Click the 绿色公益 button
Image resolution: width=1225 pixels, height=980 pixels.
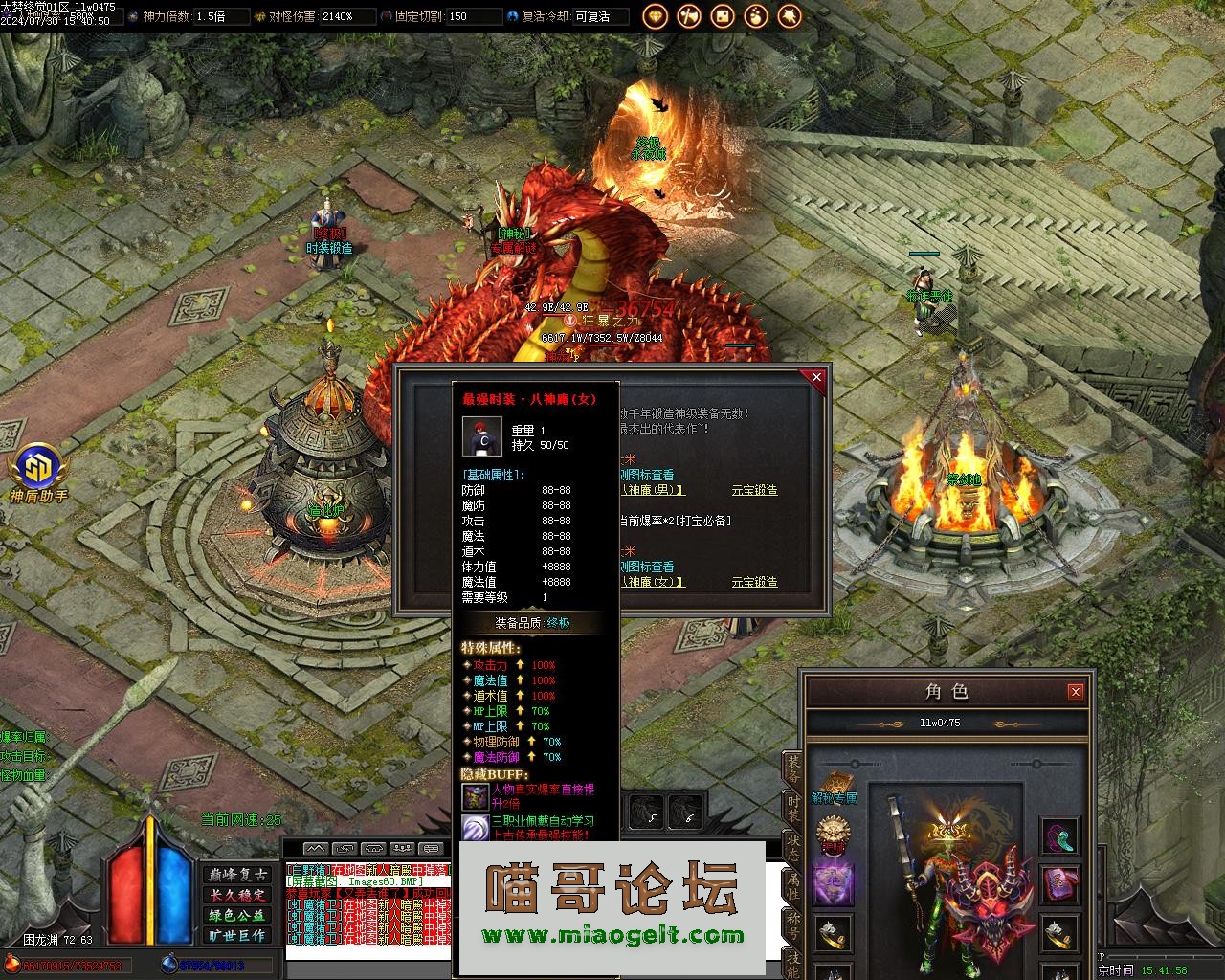point(237,915)
